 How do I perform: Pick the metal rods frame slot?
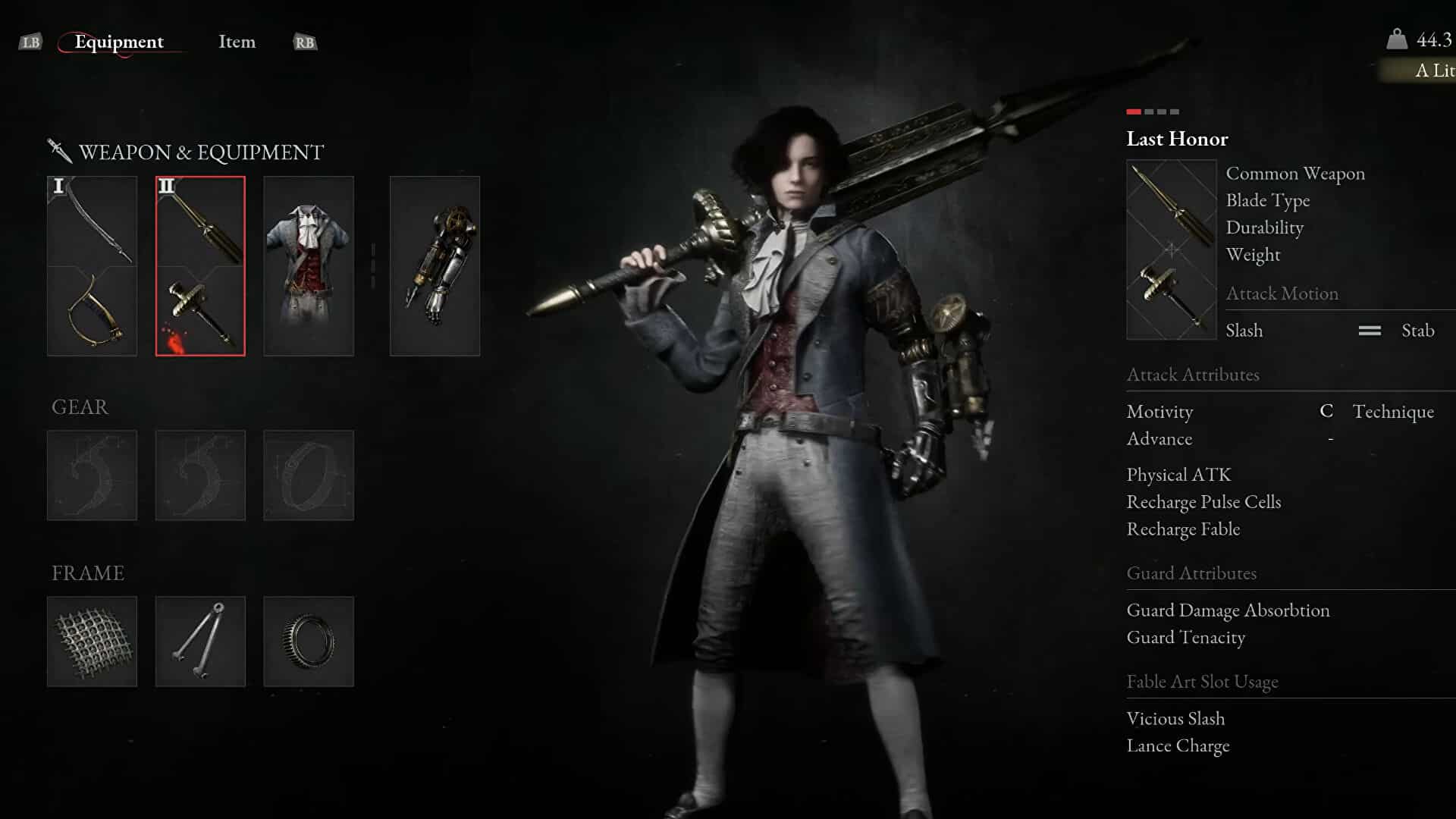click(x=200, y=642)
